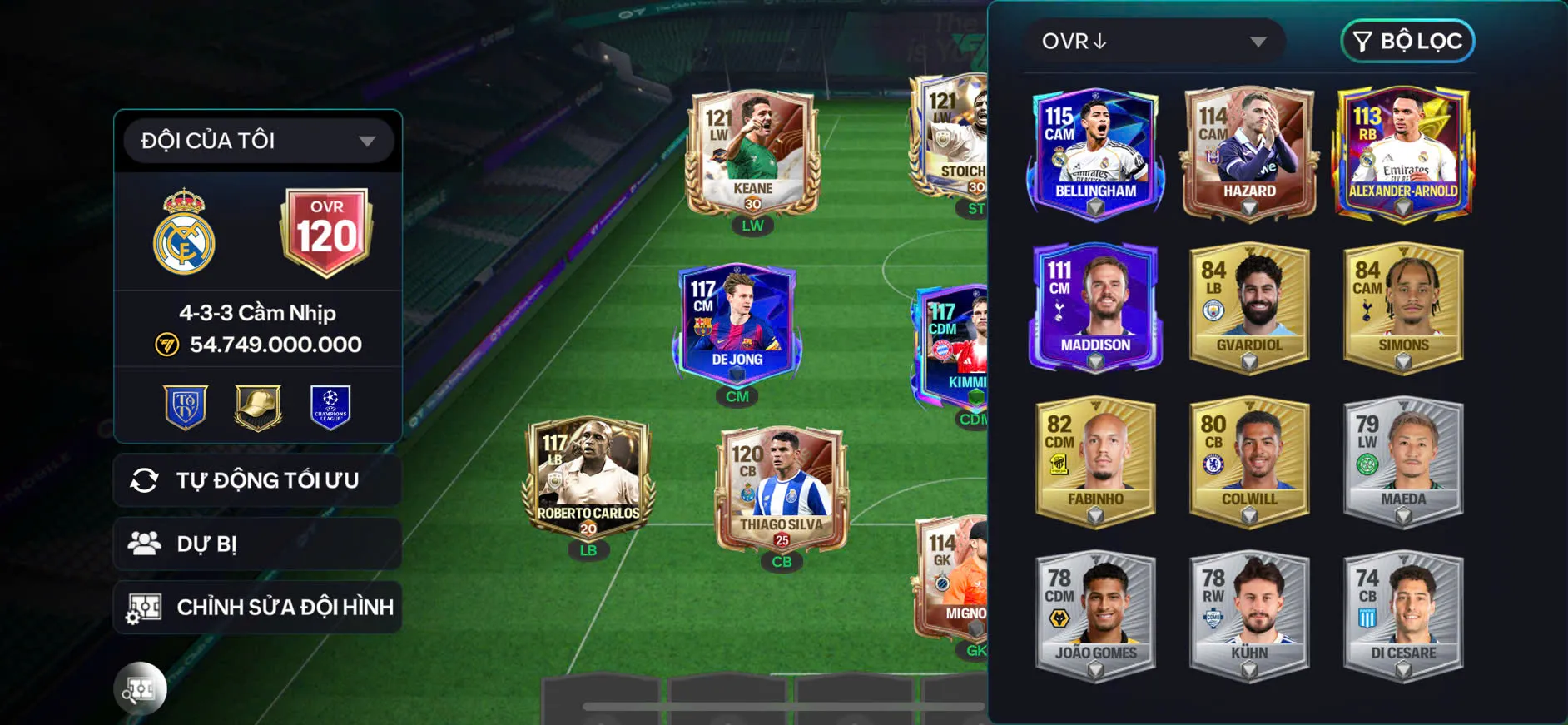Select the Maddison 111 CM card
1568x725 pixels.
(1095, 307)
